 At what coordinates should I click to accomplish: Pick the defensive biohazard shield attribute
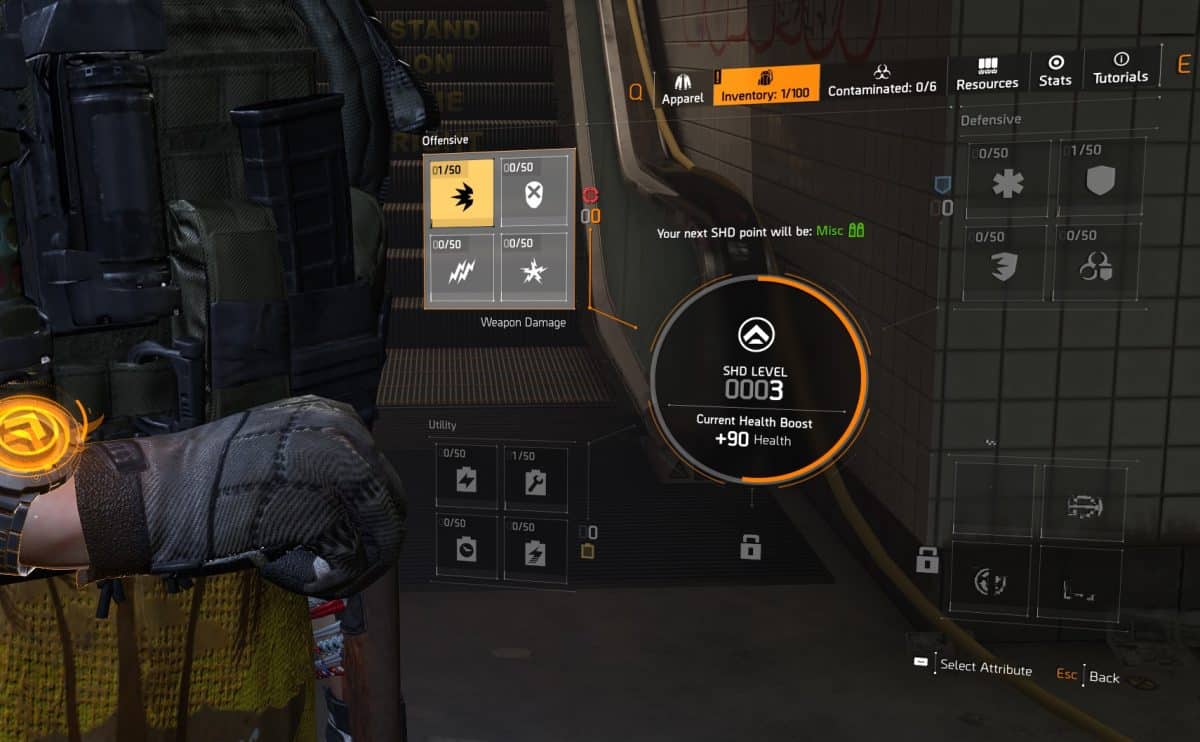click(x=1097, y=262)
